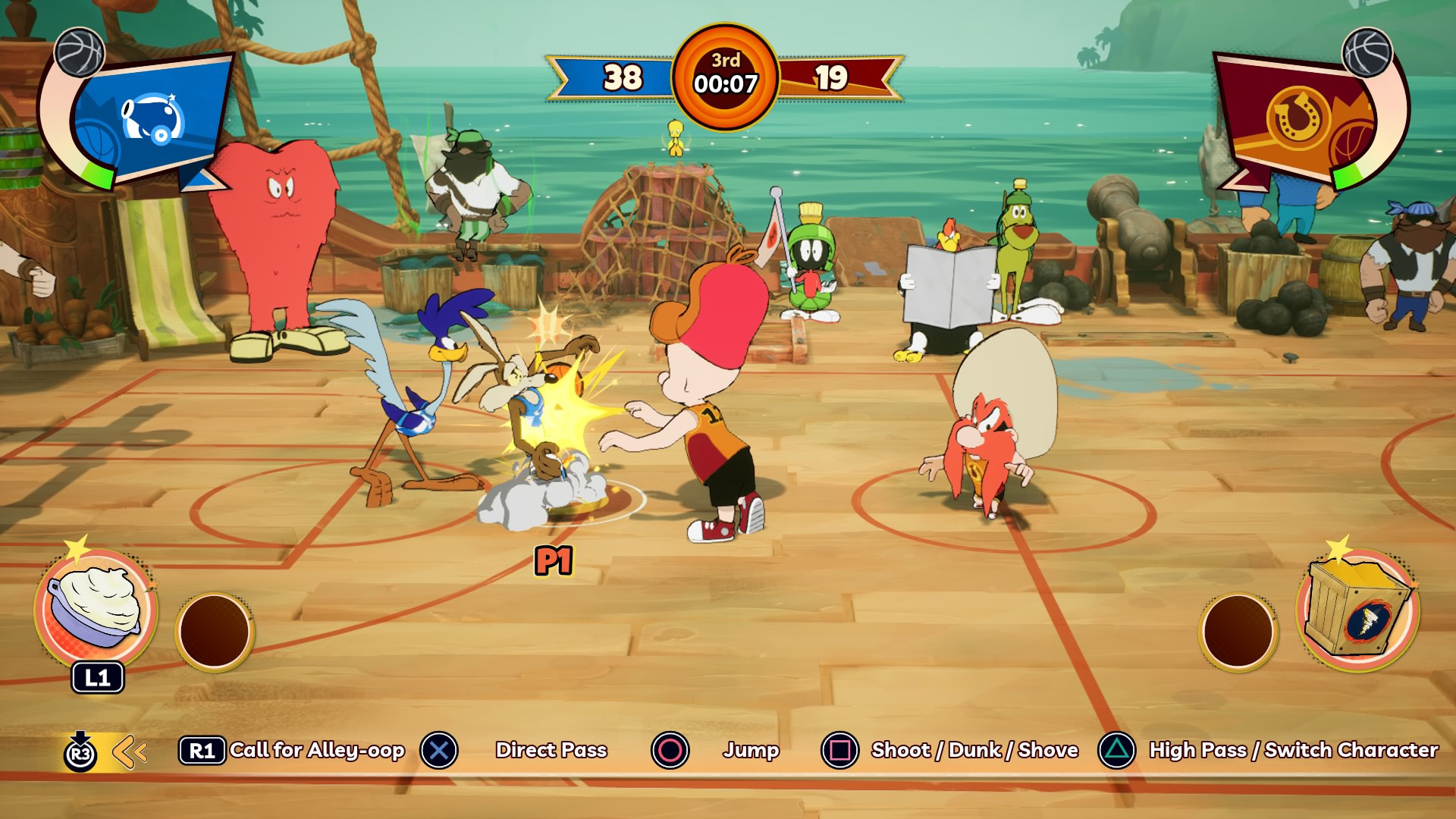Activate the mashed potatoes power-up icon
This screenshot has height=819, width=1456.
96,607
